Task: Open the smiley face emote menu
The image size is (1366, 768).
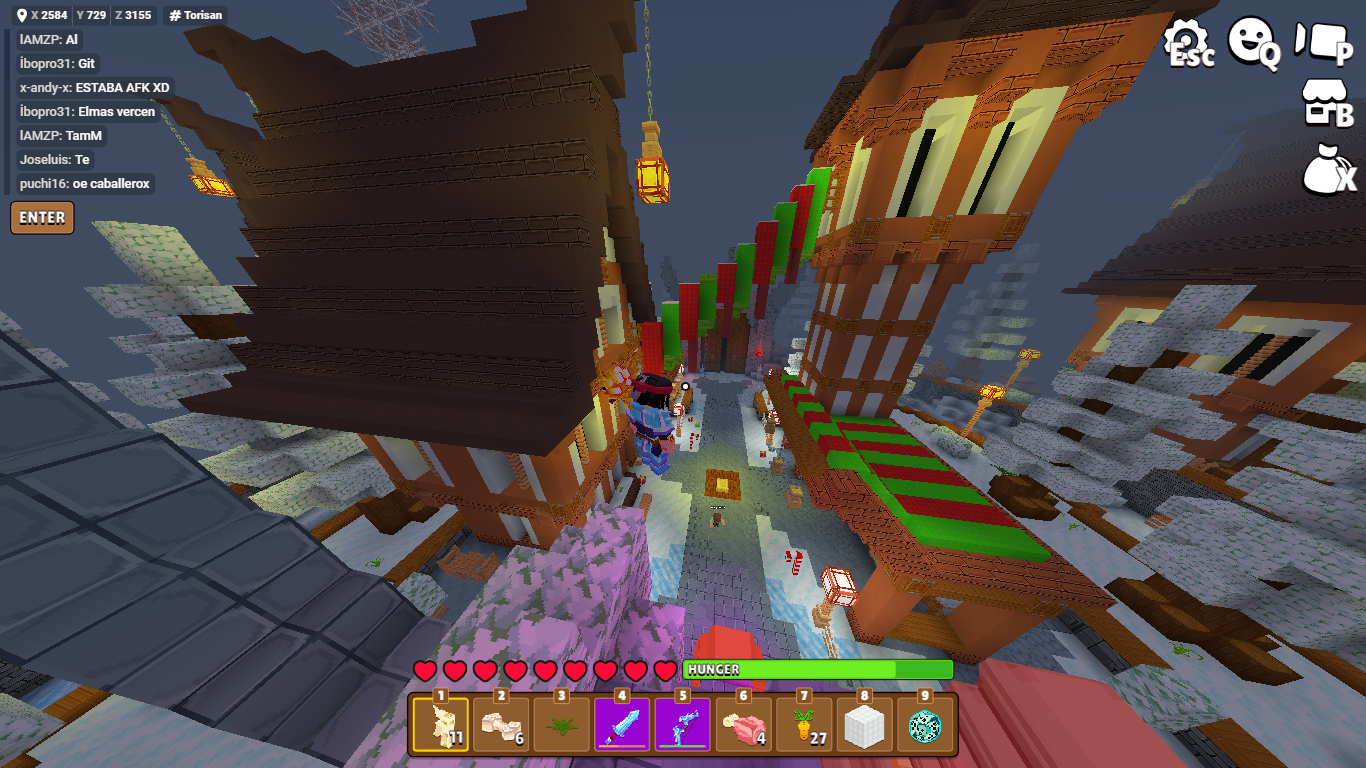Action: click(1254, 42)
